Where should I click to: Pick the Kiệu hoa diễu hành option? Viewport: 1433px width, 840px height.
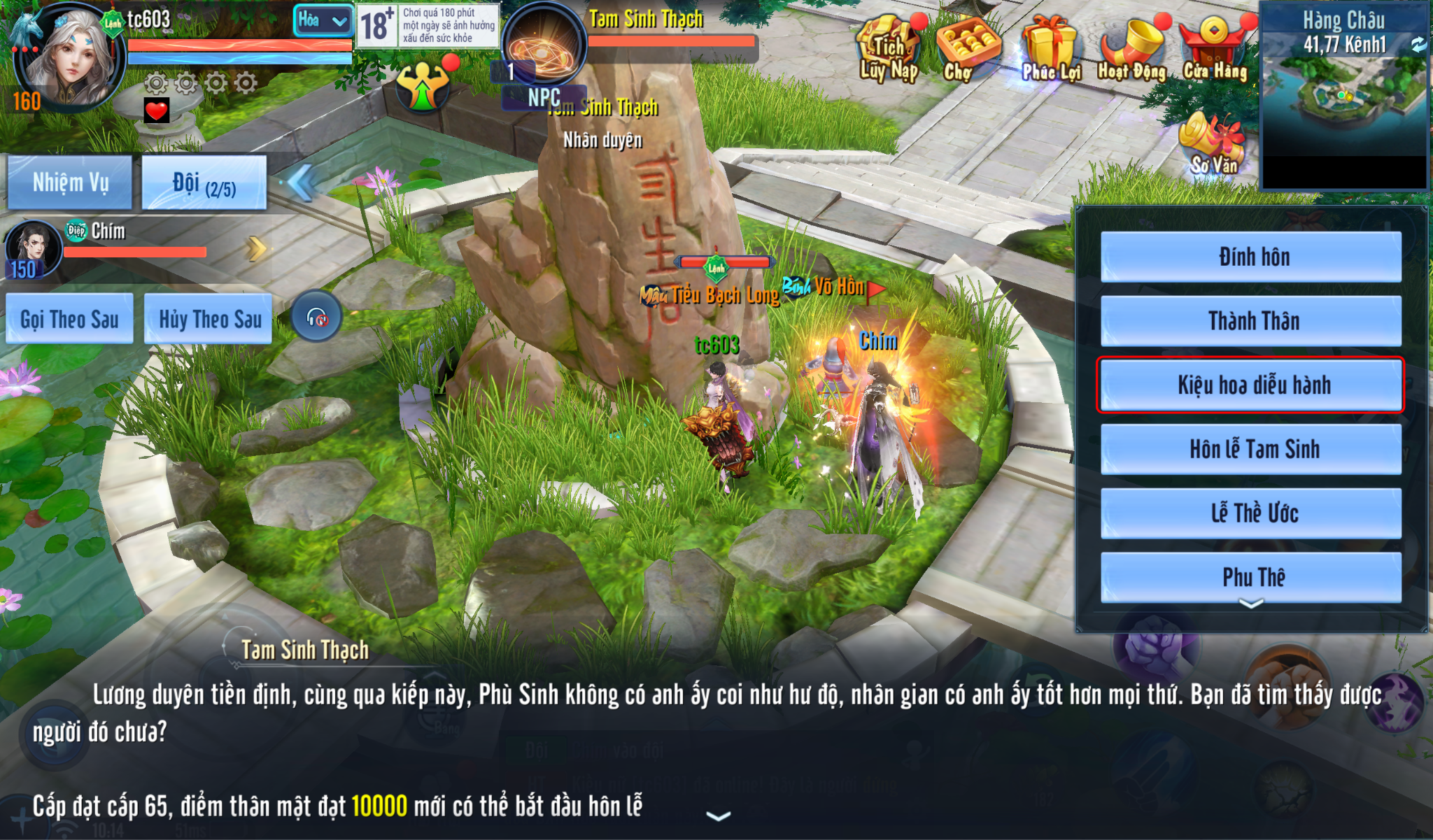1251,385
